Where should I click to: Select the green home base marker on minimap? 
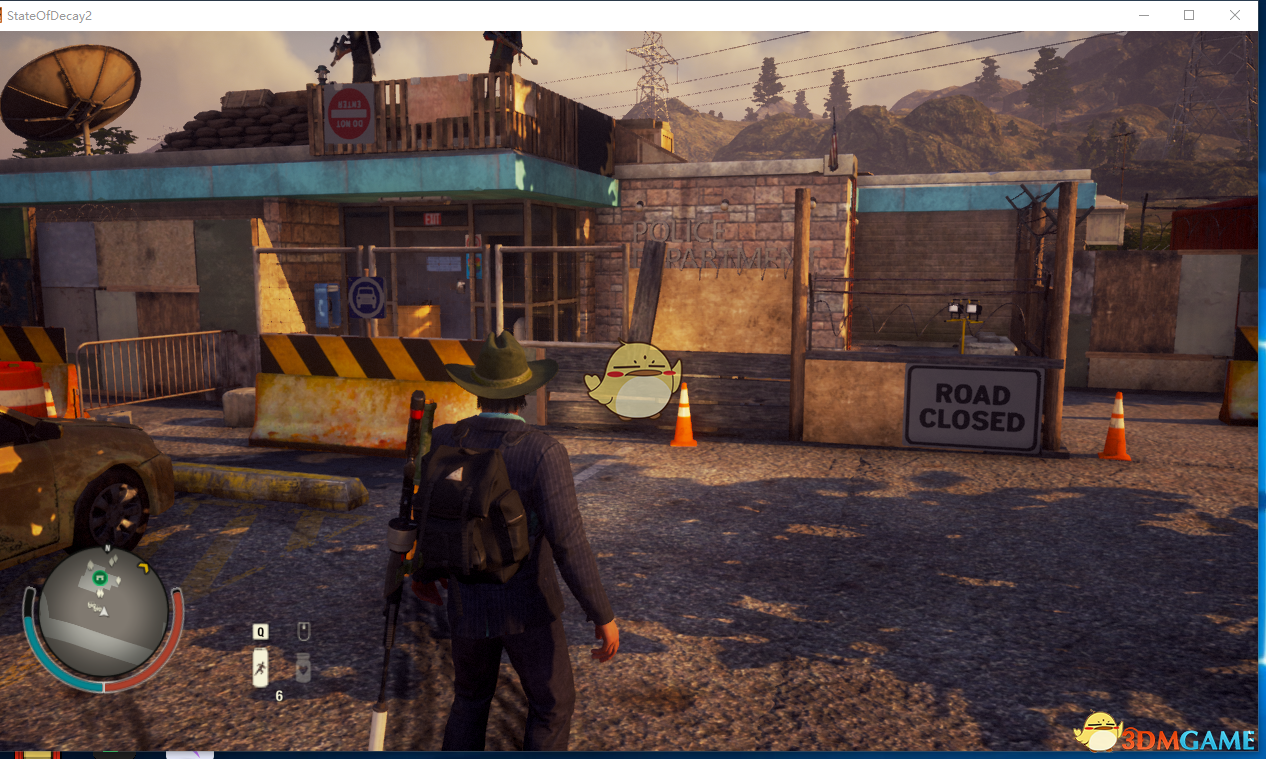(99, 577)
